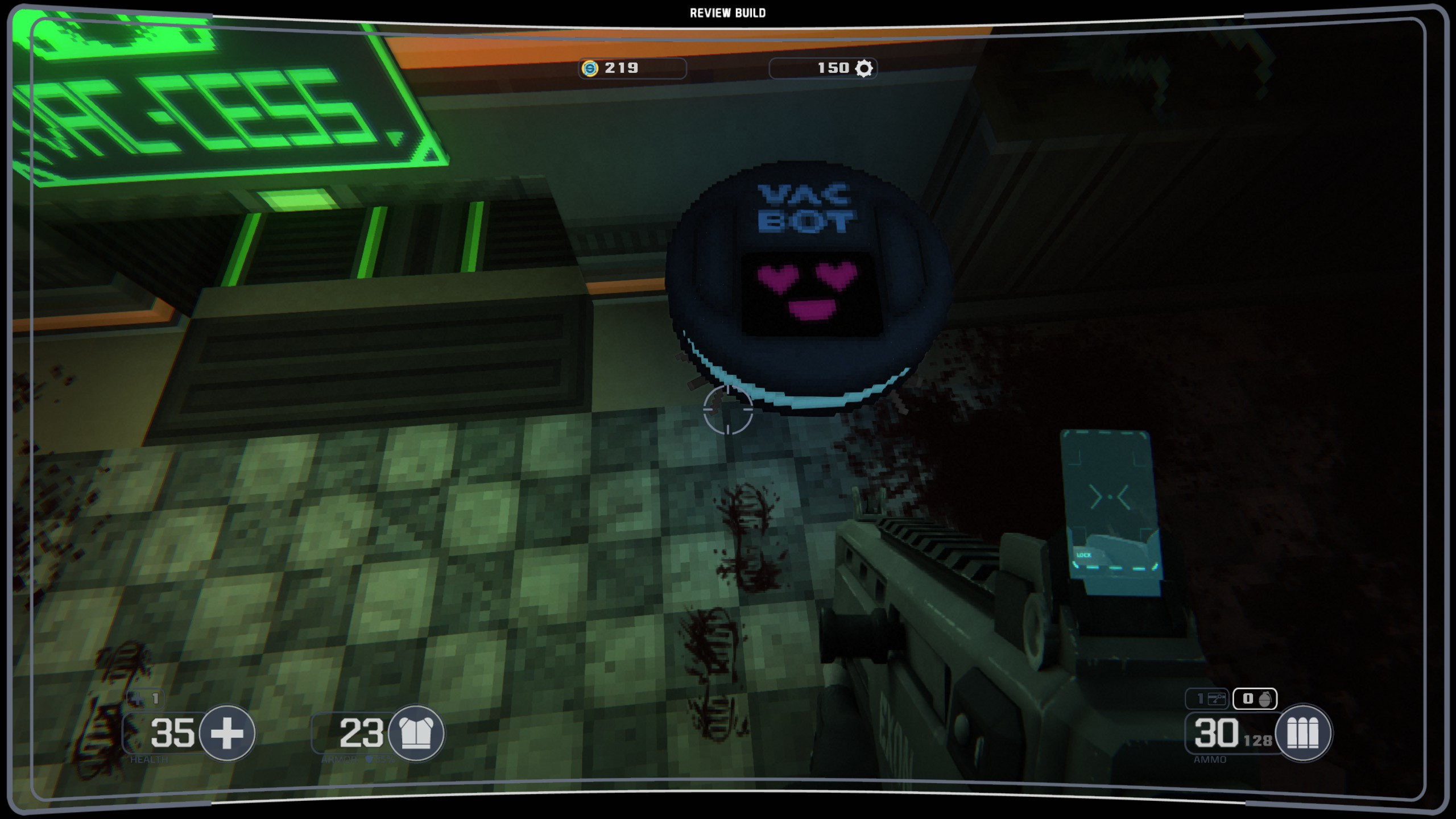Select the grenade slot

click(x=1255, y=698)
